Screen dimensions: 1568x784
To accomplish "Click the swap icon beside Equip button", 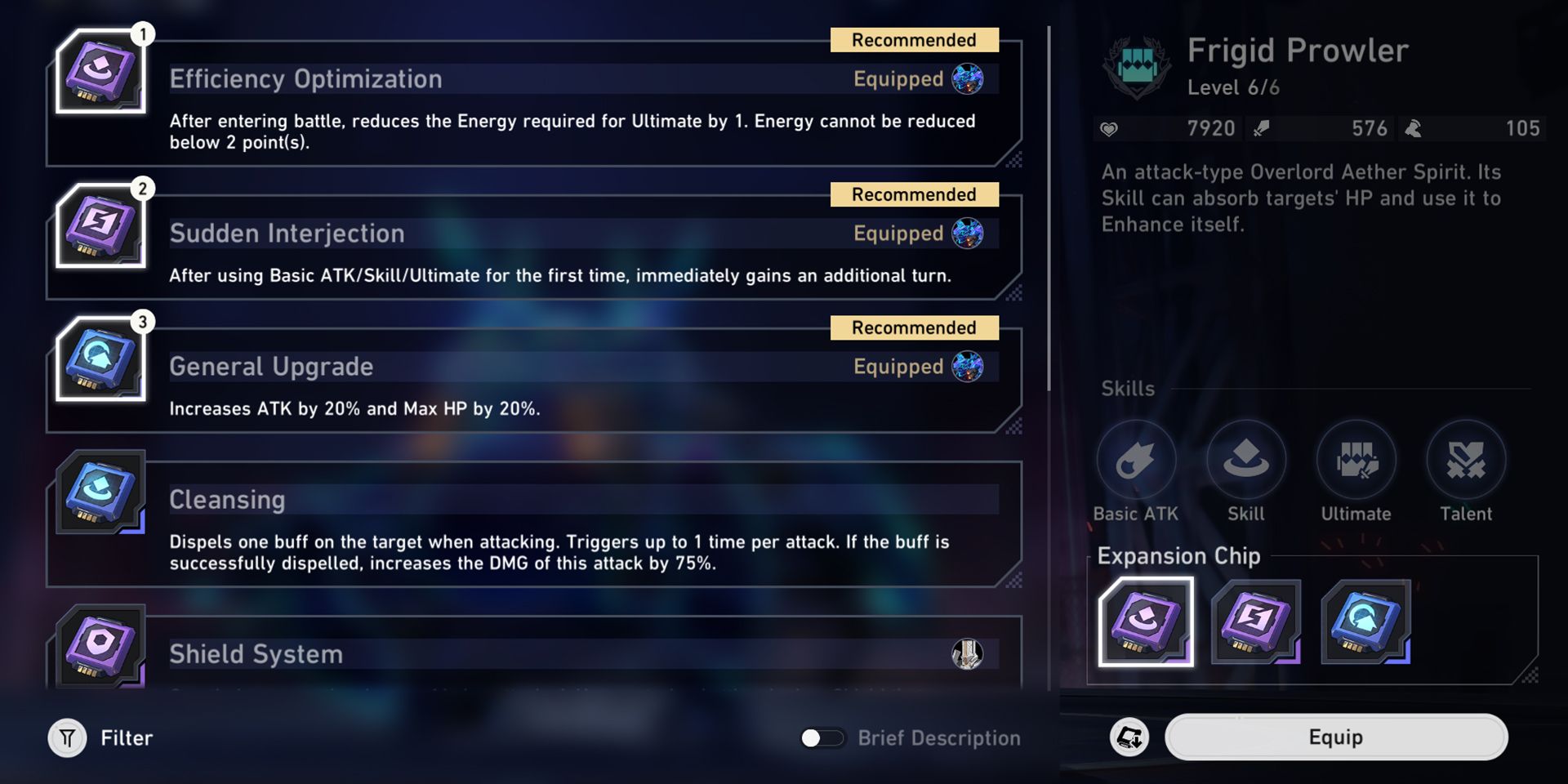I will tap(1129, 737).
